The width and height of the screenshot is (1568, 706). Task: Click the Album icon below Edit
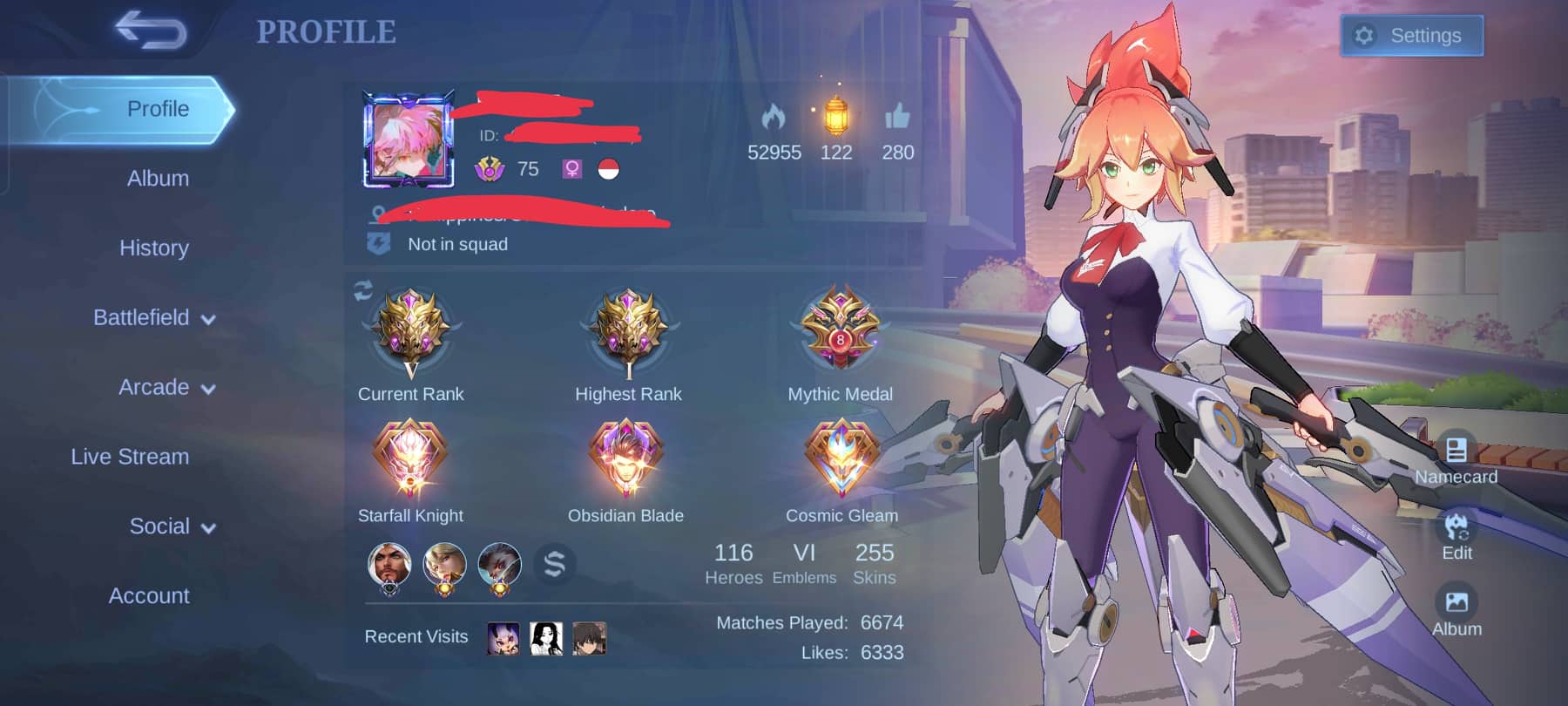pyautogui.click(x=1455, y=601)
